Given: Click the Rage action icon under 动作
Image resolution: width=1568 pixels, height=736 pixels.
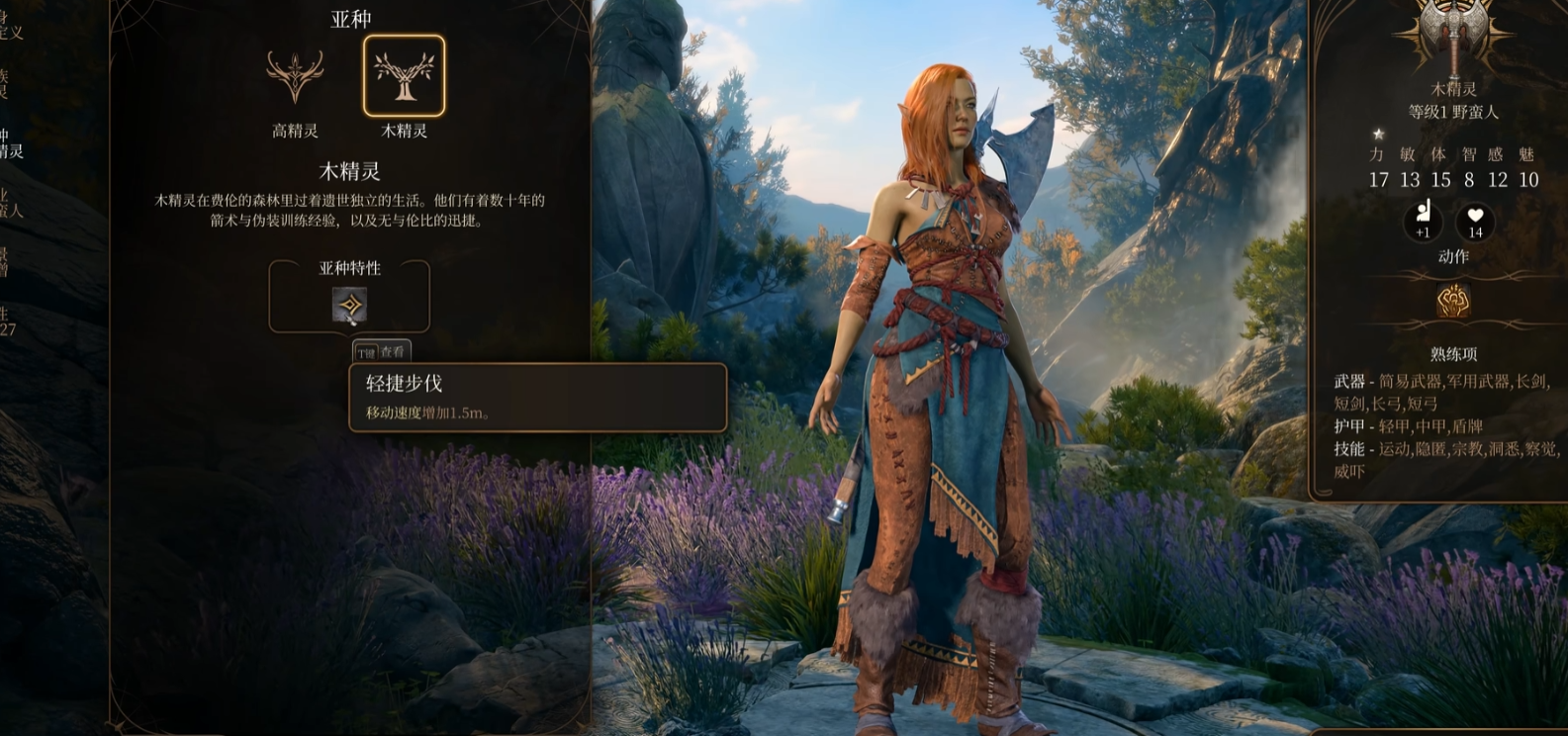Looking at the screenshot, I should point(1452,301).
